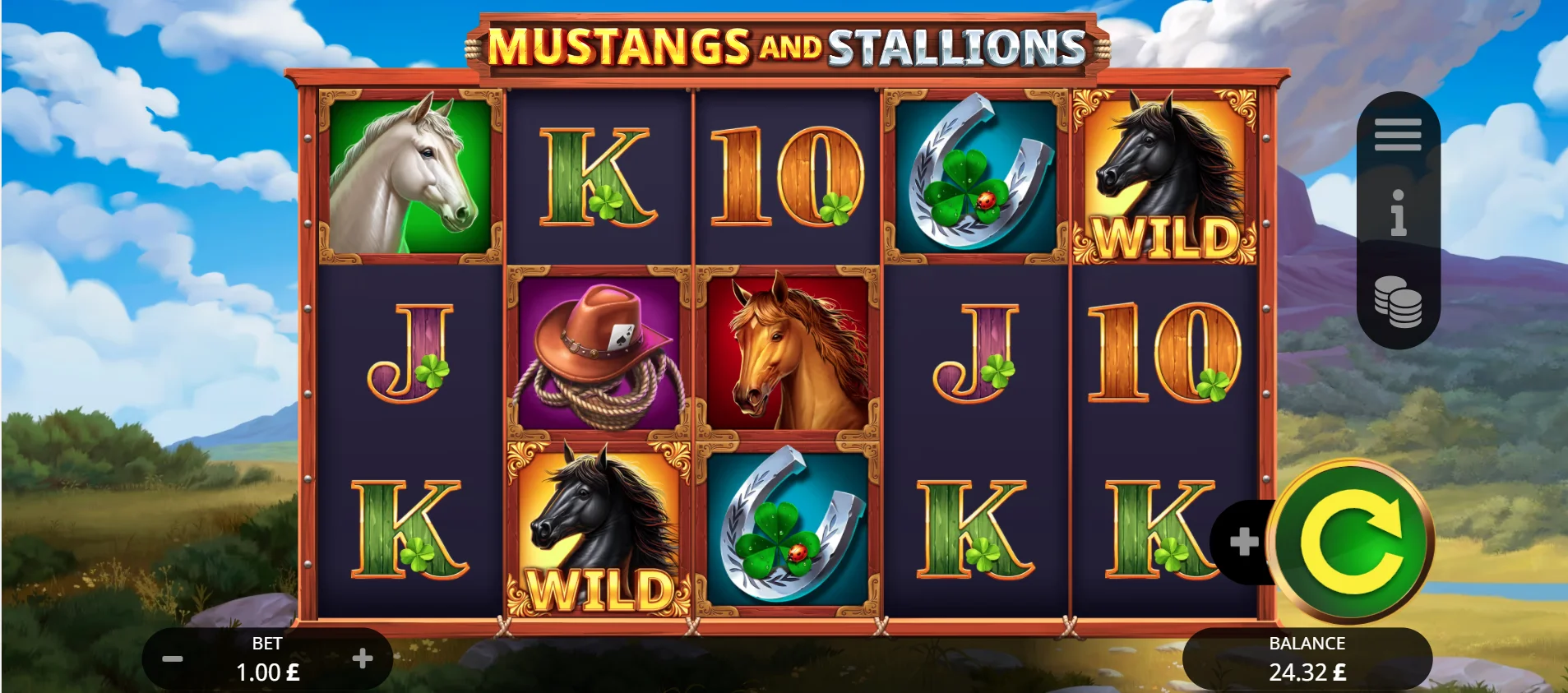
Task: Decrease the bet with the minus button
Action: click(172, 658)
